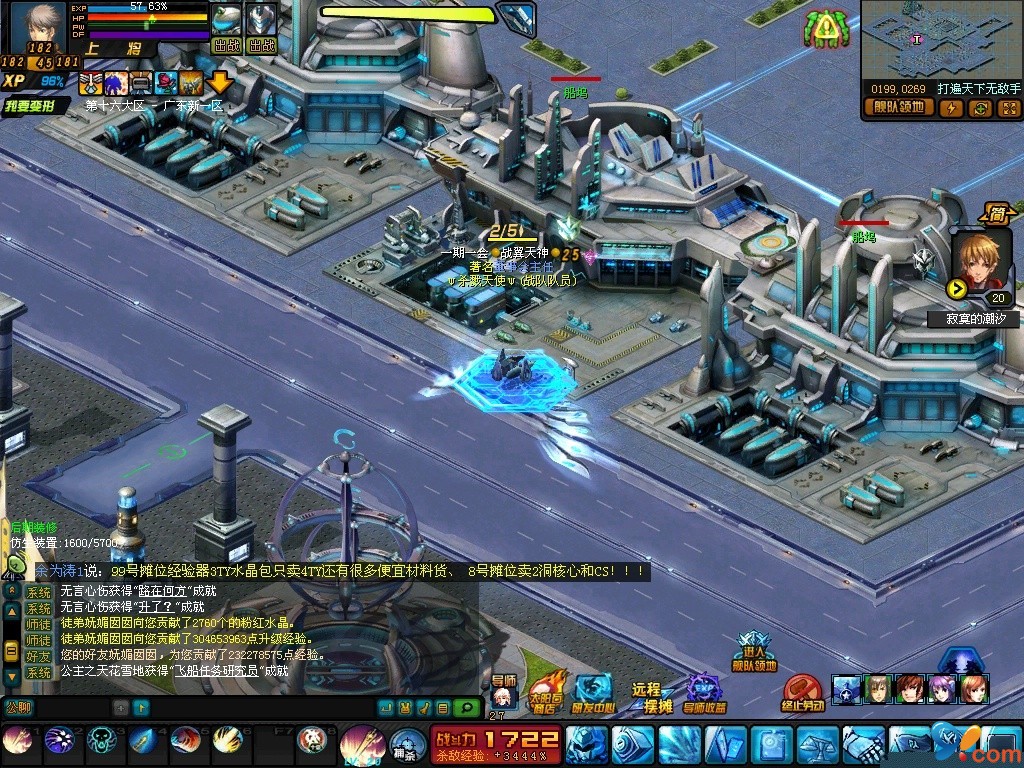Toggle the 简 simplified mode button

tap(996, 214)
